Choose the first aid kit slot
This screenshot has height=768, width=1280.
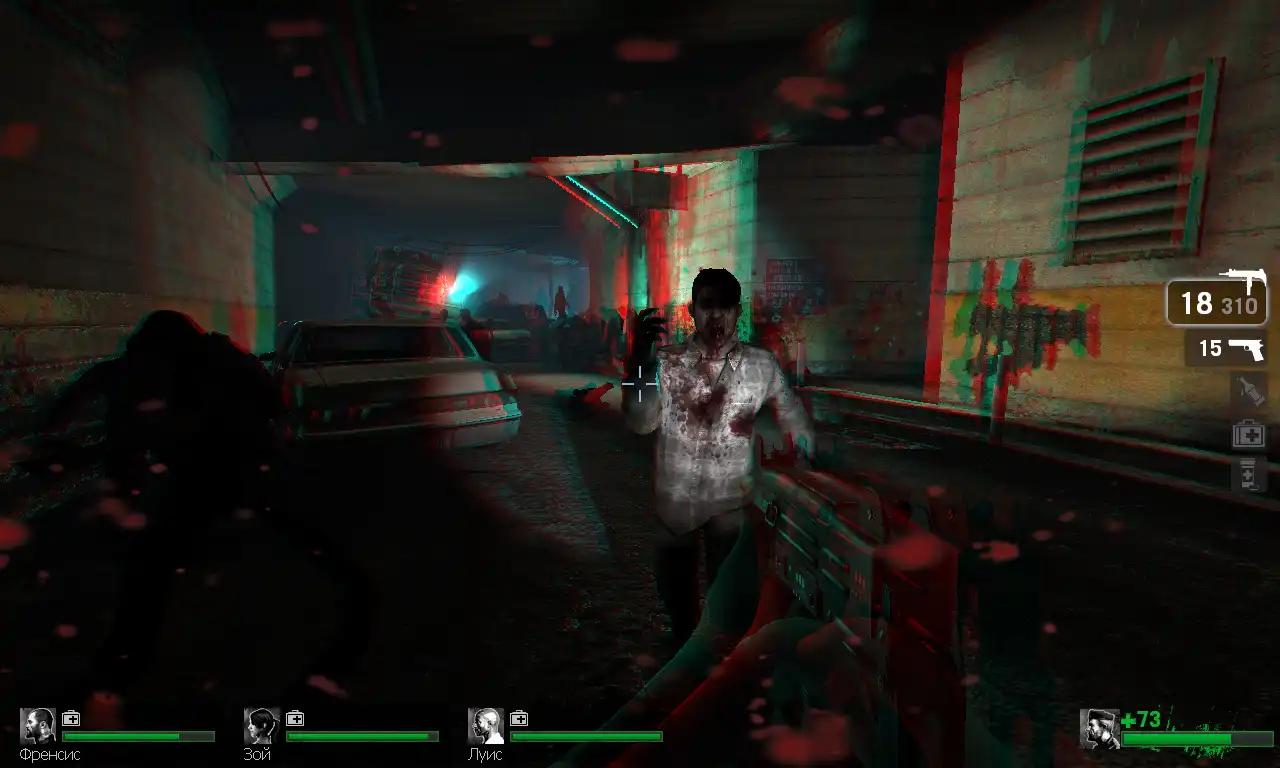point(1249,434)
